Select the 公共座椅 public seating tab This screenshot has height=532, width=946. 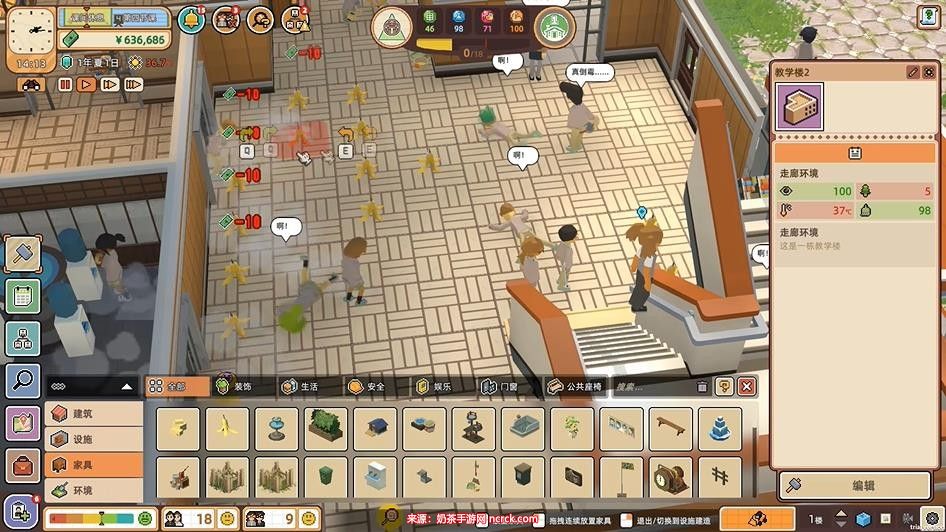[x=574, y=386]
